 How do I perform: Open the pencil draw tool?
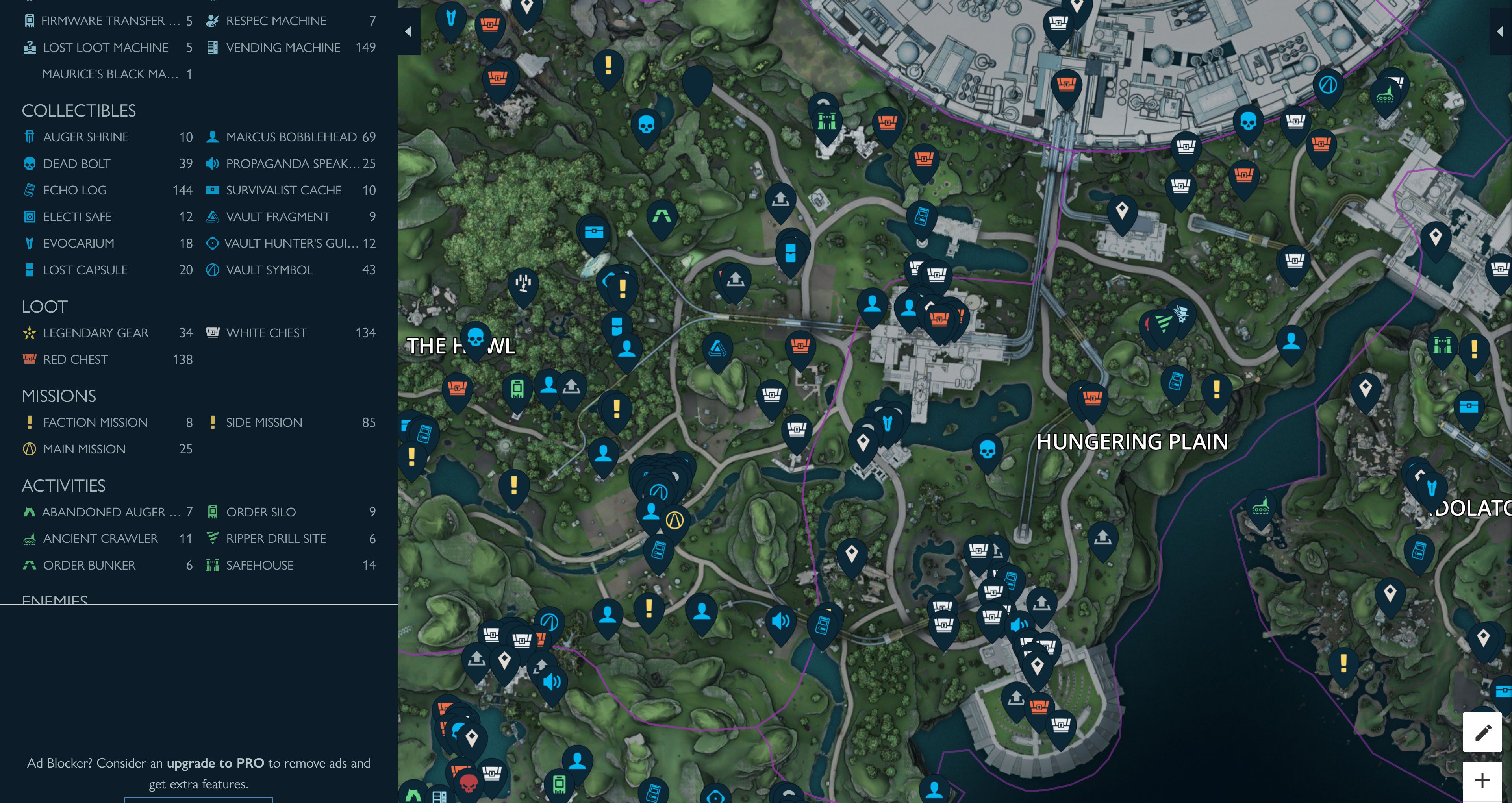coord(1482,732)
